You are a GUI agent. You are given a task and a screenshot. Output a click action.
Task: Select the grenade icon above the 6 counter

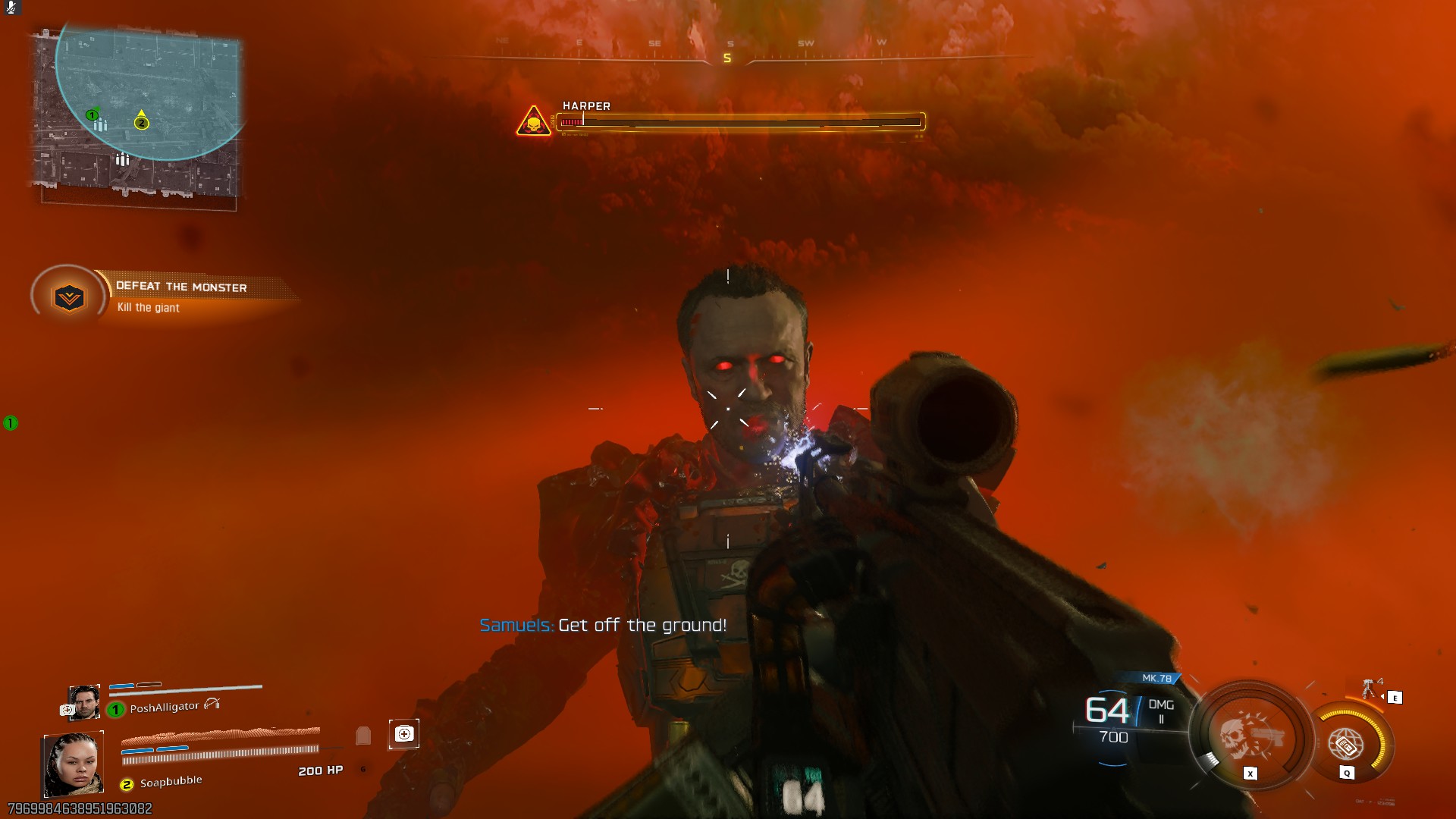(363, 735)
